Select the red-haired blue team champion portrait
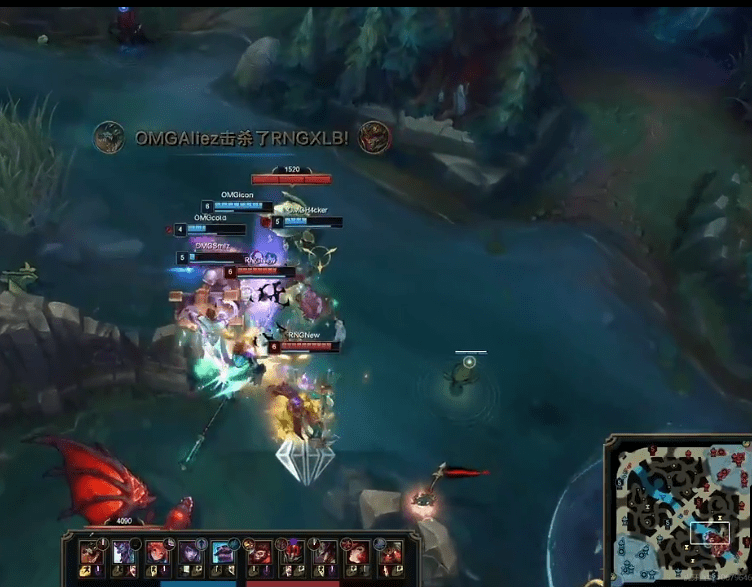The image size is (752, 587). (158, 552)
